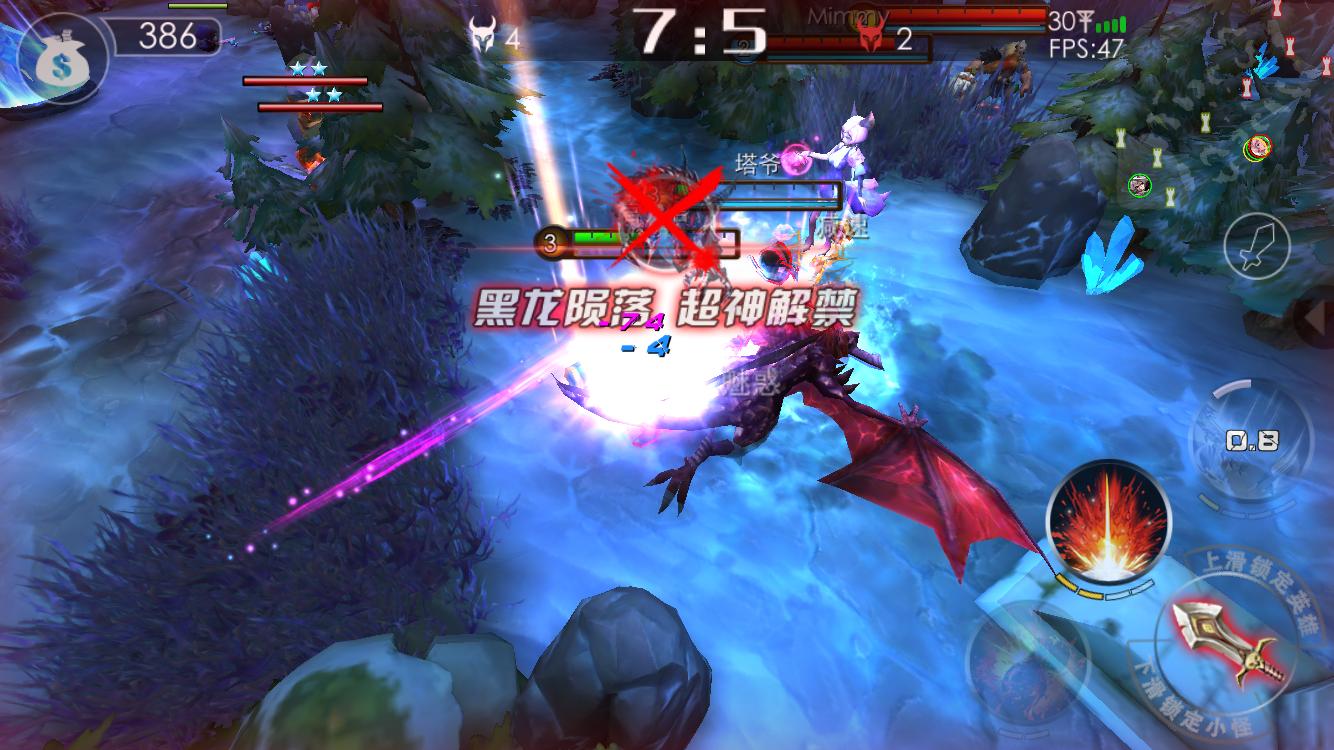Select the green-ringed ally portrait on the minimap
The image size is (1334, 750).
coord(1140,184)
